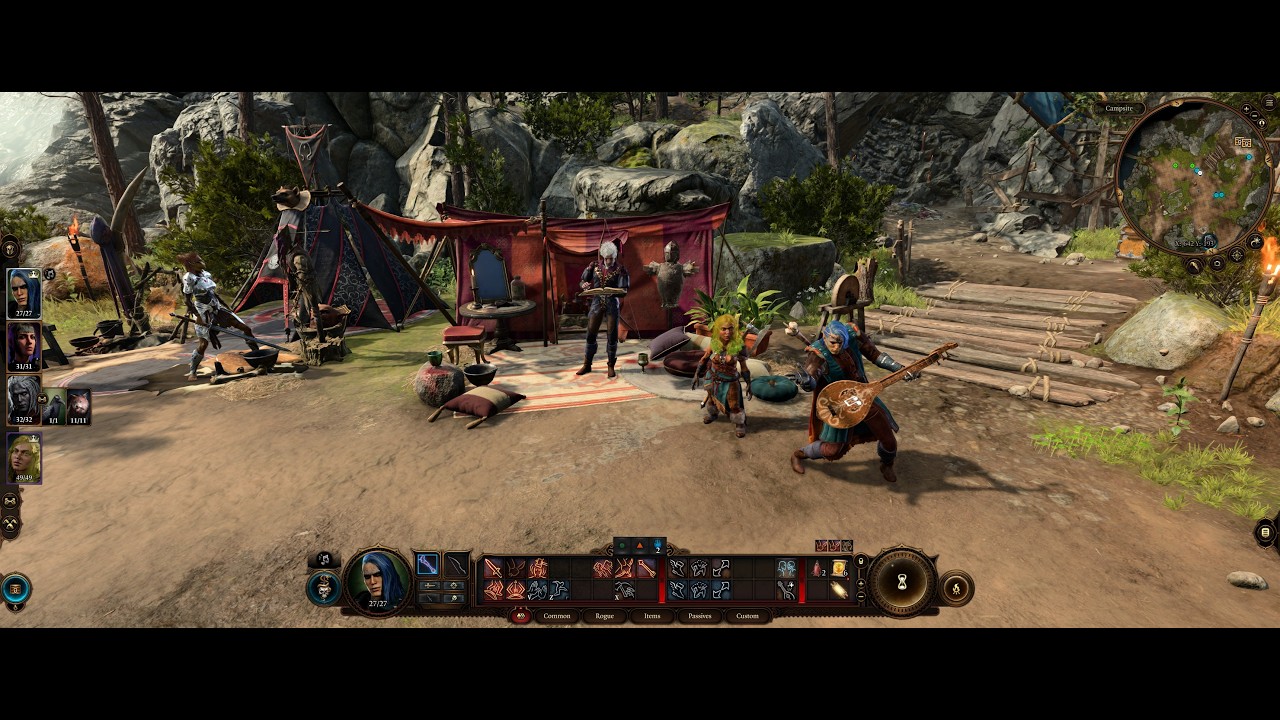Viewport: 1280px width, 720px height.
Task: Select the raven summon portrait
Action: (54, 404)
